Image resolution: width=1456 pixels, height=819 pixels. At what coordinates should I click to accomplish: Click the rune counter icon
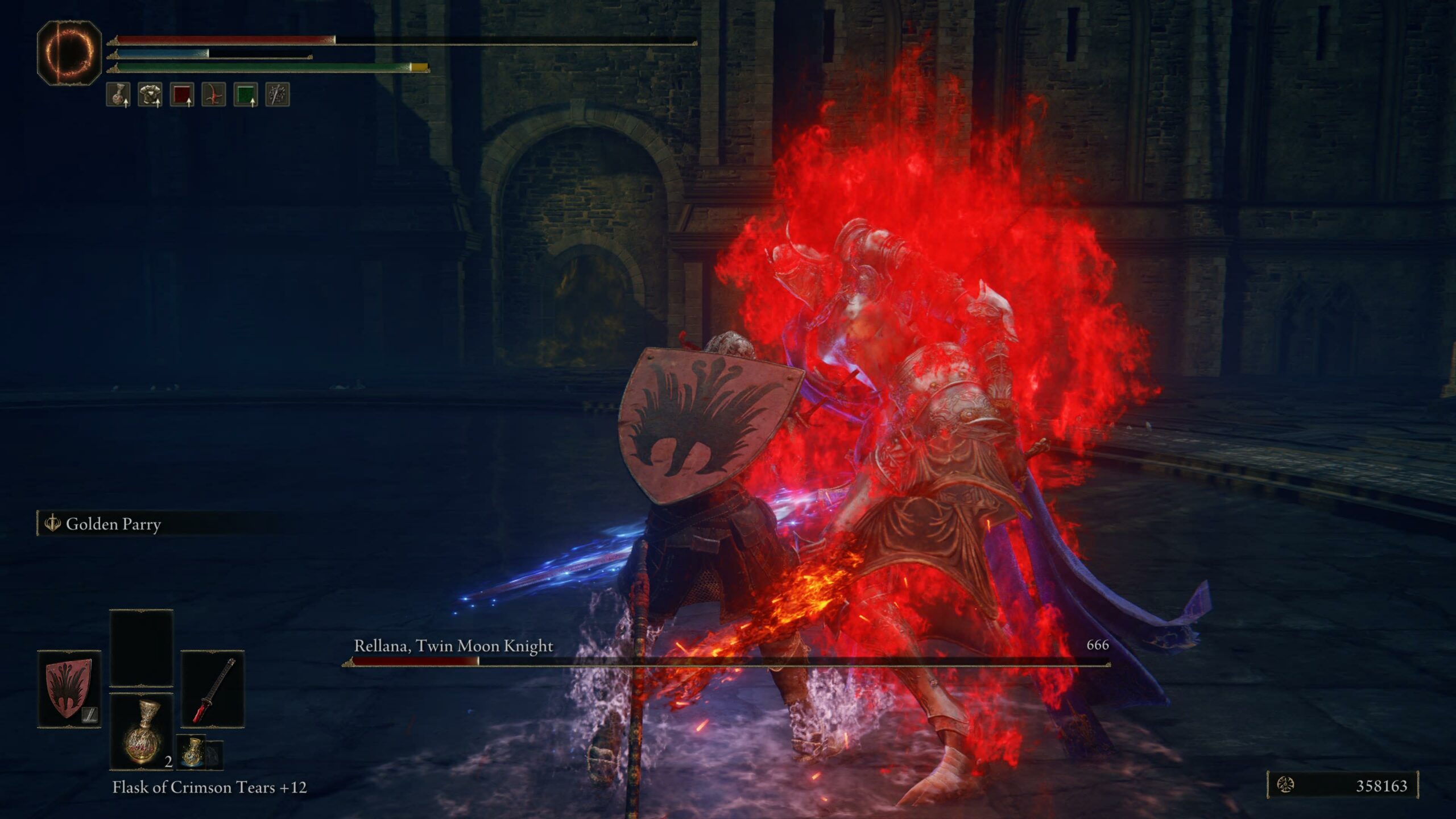[1285, 785]
